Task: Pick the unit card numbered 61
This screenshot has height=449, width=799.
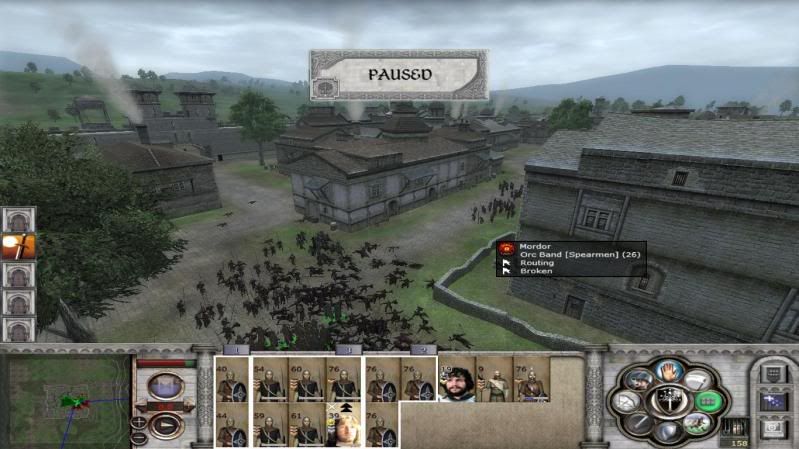Action: click(x=306, y=426)
